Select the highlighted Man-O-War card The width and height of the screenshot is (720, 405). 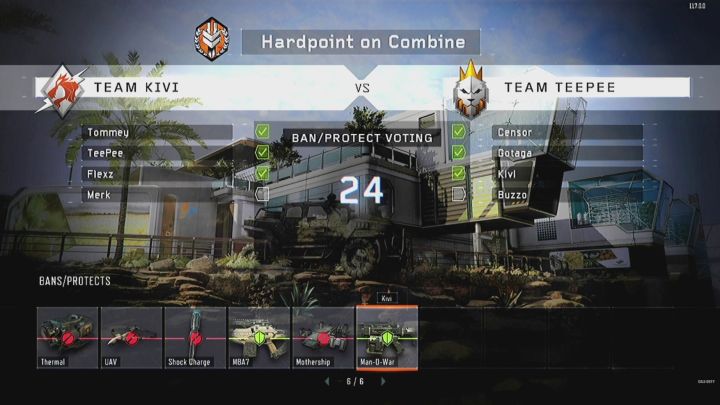point(387,337)
